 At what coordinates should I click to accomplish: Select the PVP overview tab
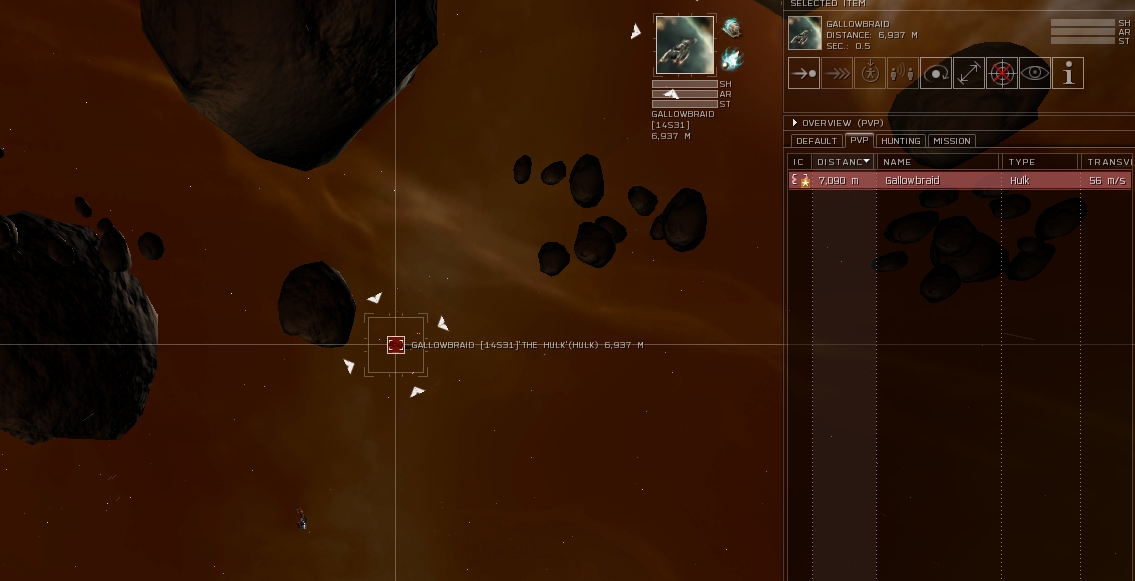(x=859, y=141)
